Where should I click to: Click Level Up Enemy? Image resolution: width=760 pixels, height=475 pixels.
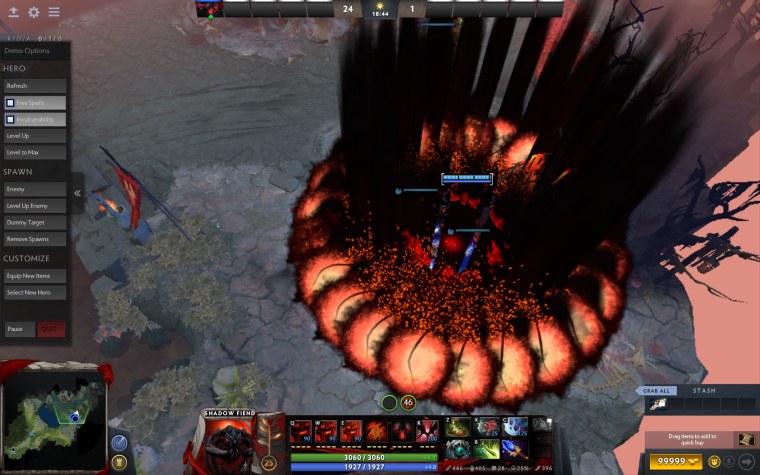(x=35, y=206)
